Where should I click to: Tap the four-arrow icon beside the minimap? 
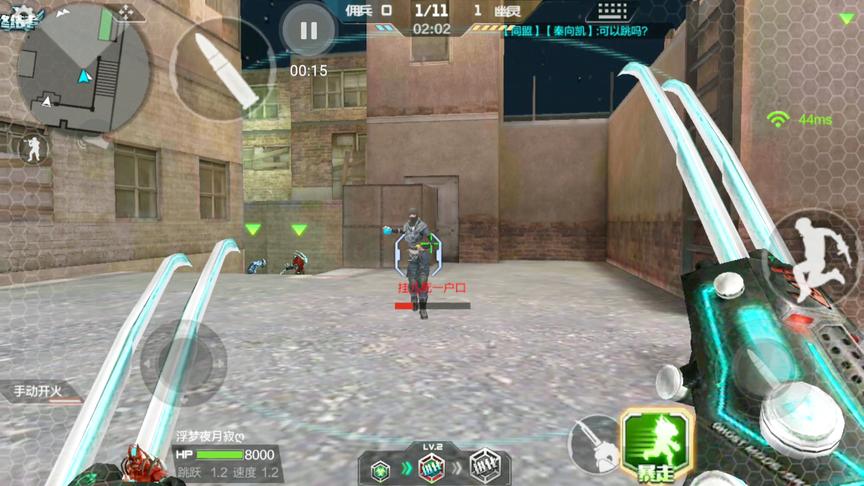click(x=126, y=11)
